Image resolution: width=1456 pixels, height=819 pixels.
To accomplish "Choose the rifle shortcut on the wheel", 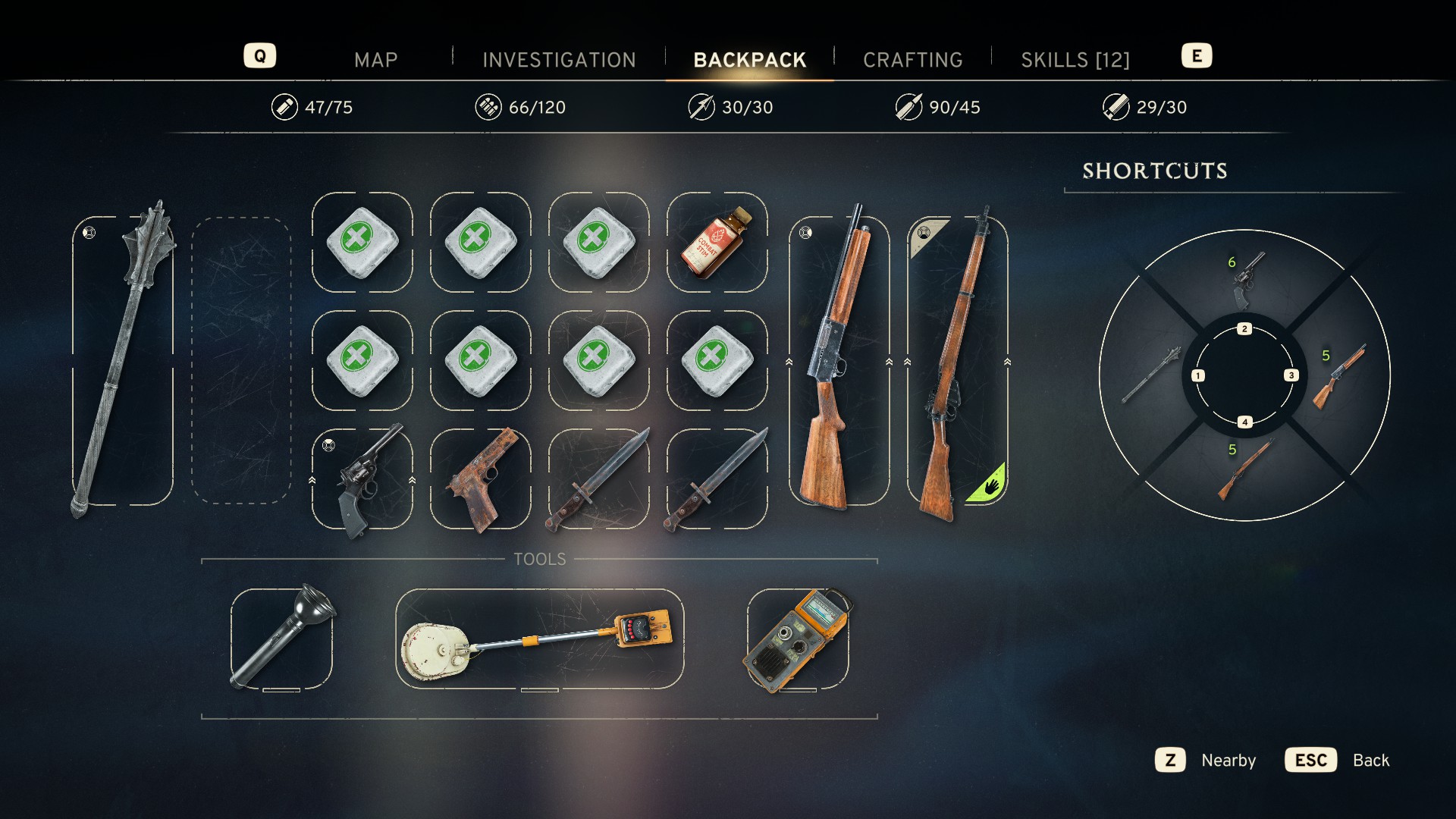I will tap(1244, 470).
